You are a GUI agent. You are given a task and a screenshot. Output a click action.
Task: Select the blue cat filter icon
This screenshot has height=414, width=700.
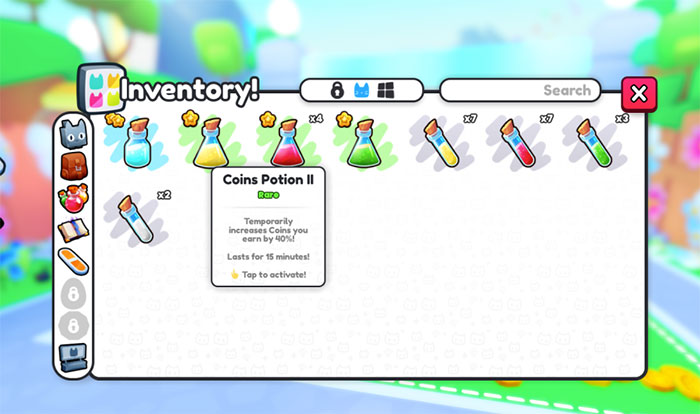(362, 91)
